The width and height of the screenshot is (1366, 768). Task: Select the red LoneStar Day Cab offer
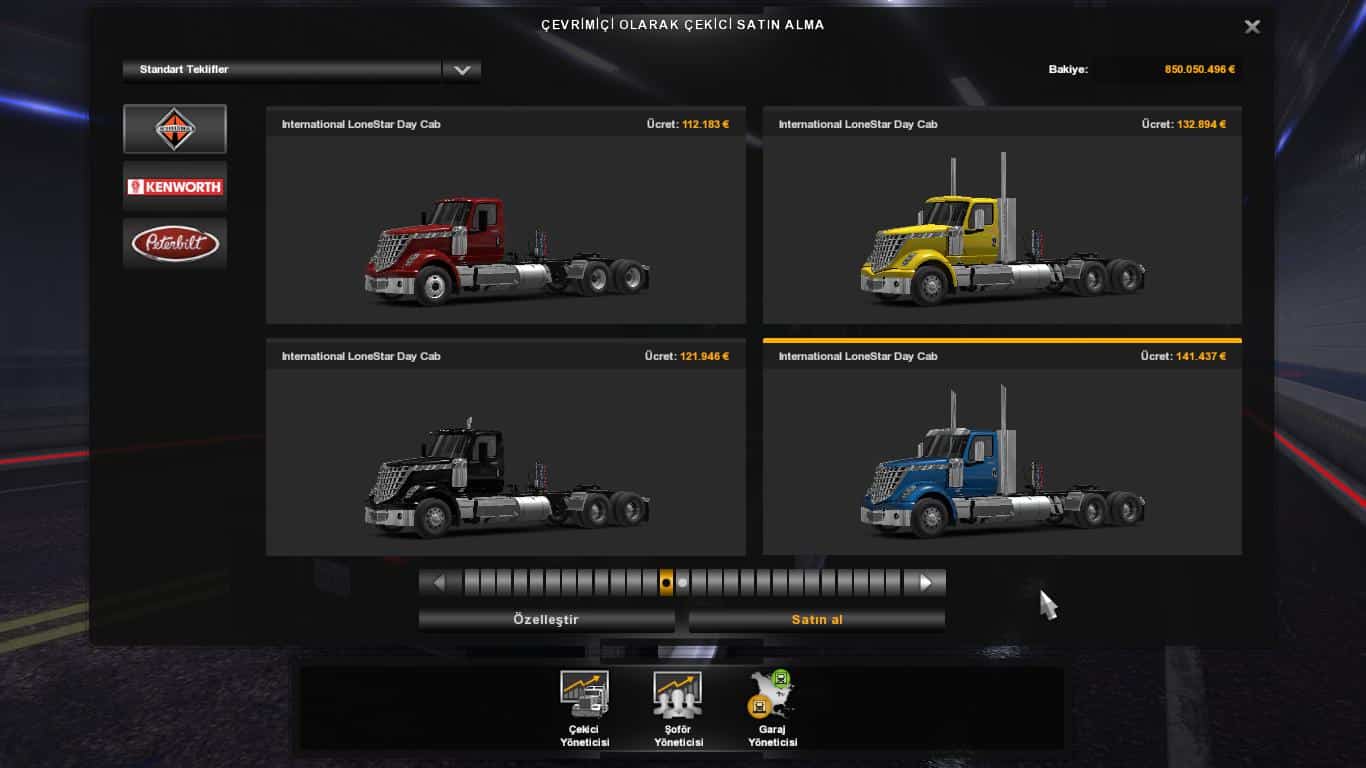click(506, 229)
